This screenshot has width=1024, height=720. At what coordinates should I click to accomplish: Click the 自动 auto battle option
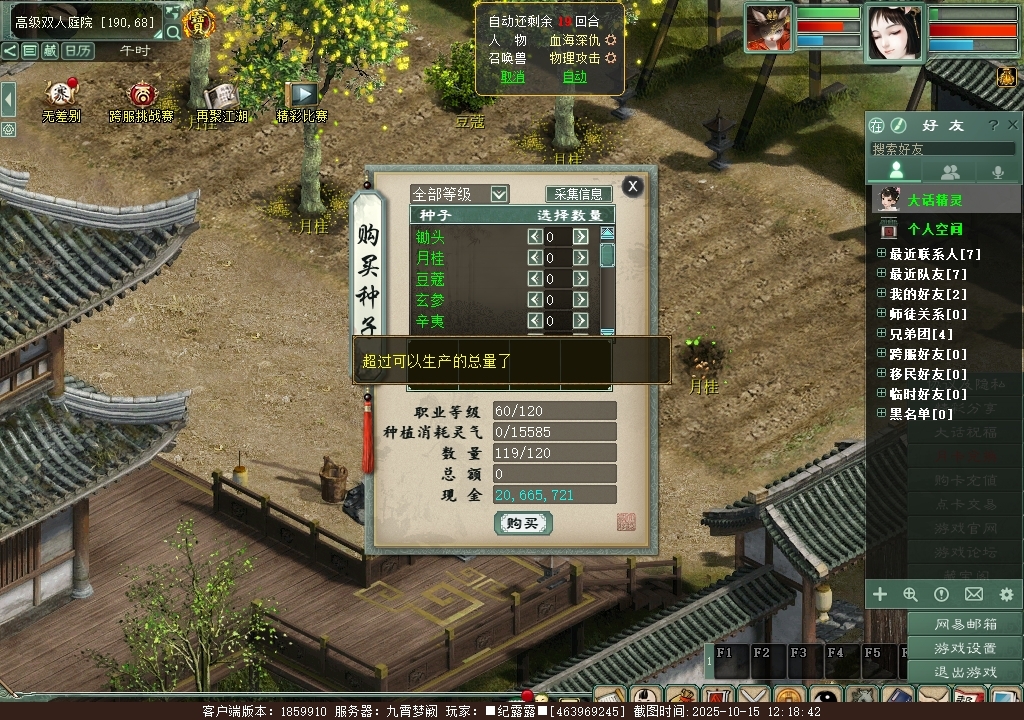click(575, 77)
